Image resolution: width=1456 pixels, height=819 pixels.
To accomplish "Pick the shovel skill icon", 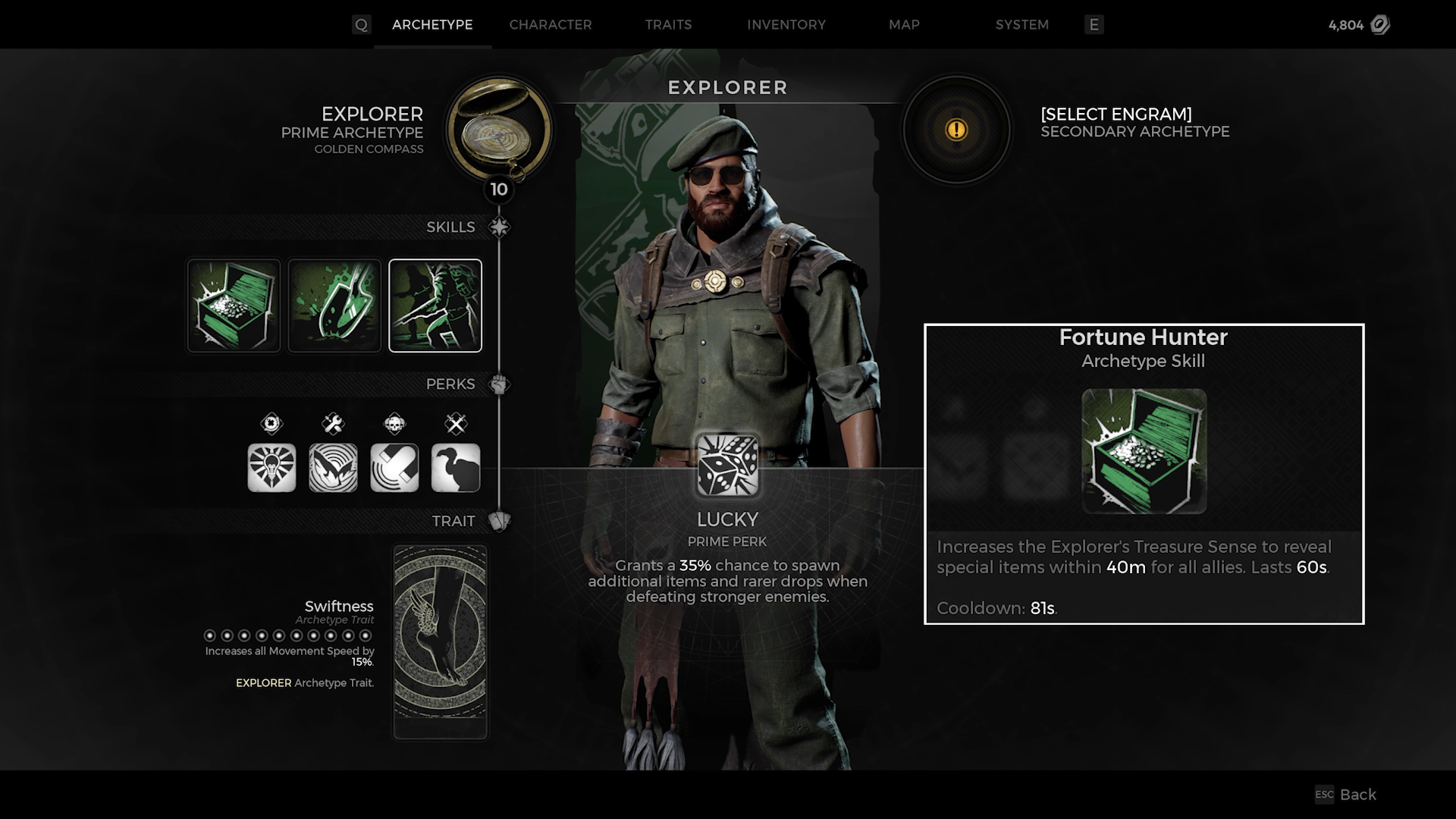I will click(334, 306).
